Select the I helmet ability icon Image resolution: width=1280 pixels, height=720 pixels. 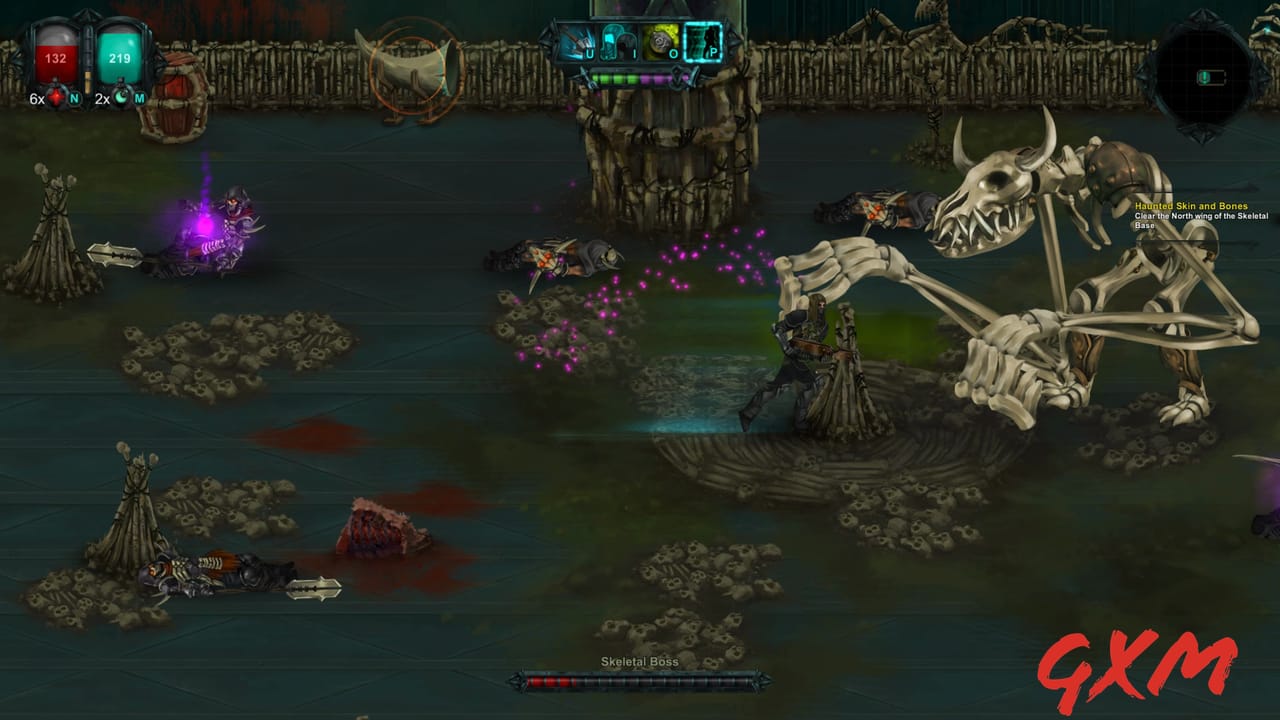[616, 40]
